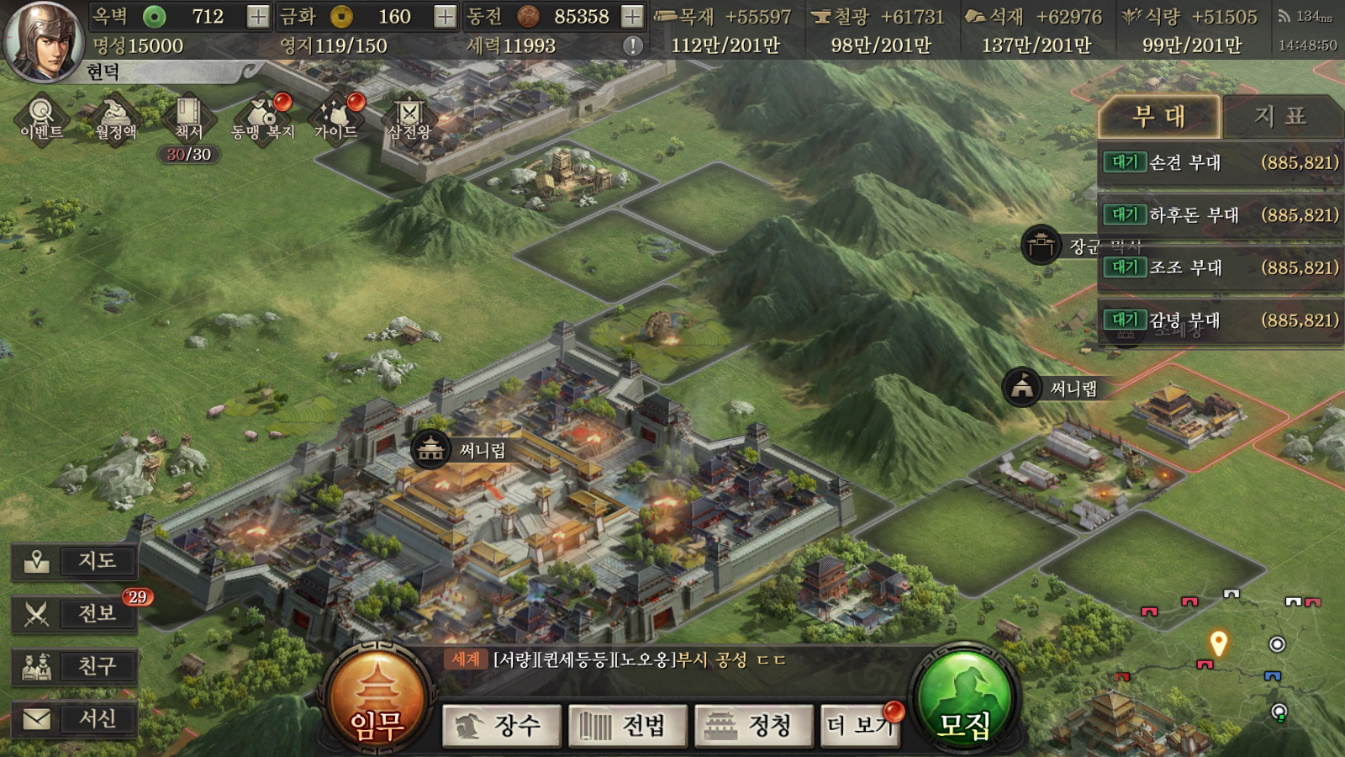
Task: Open the 가이드 guide icon
Action: 336,118
